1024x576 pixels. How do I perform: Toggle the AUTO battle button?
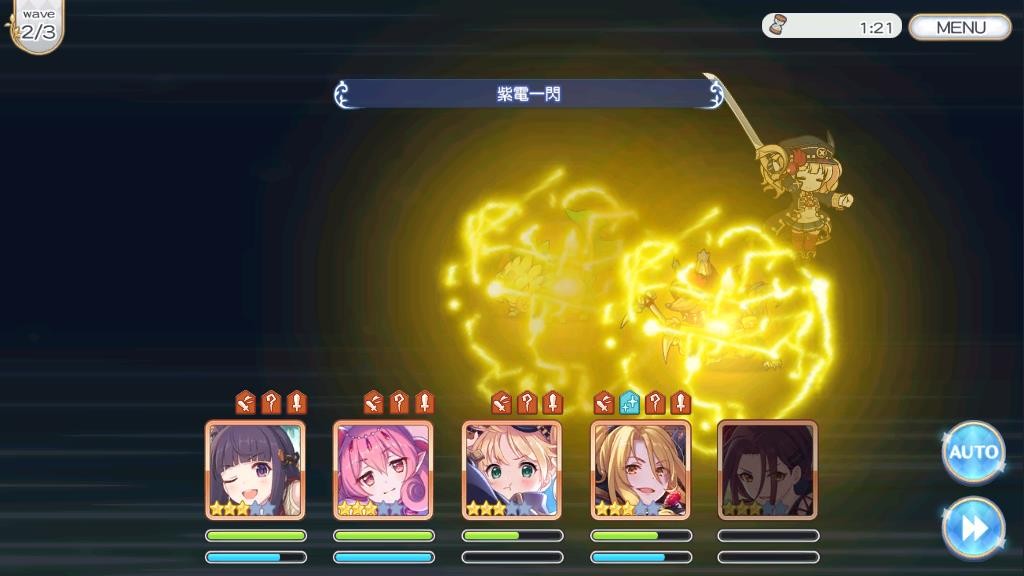(x=973, y=452)
